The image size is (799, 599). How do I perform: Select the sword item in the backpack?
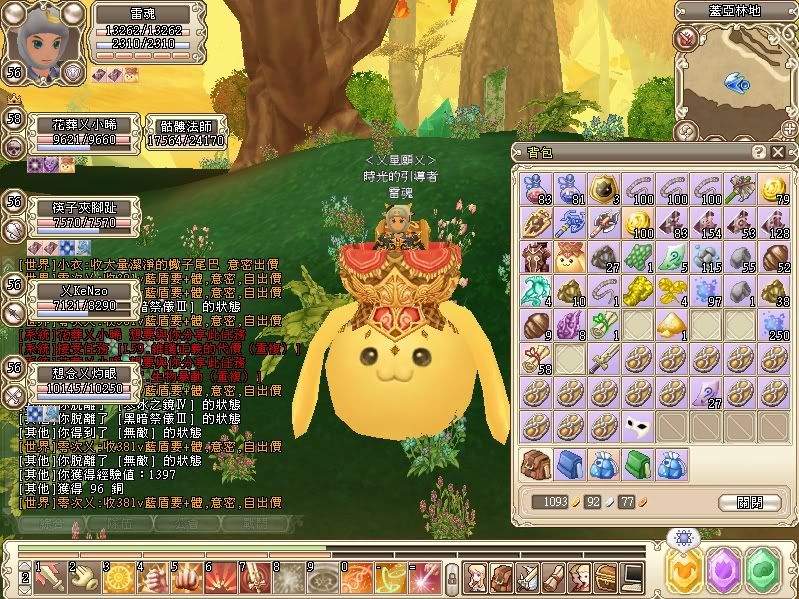(x=604, y=358)
